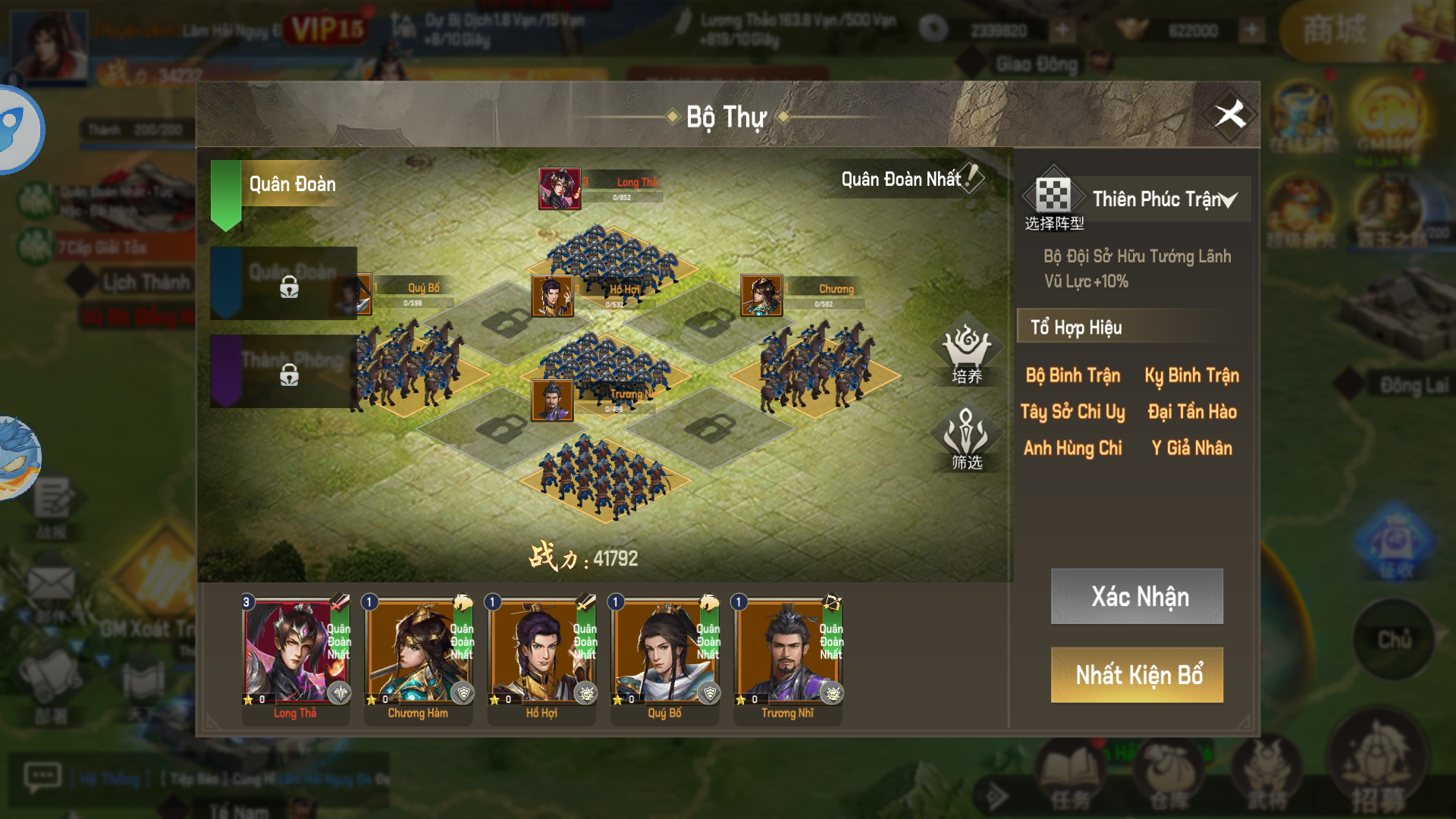View the Bộ Binh Trận combo effect
The width and height of the screenshot is (1456, 819).
tap(1072, 375)
